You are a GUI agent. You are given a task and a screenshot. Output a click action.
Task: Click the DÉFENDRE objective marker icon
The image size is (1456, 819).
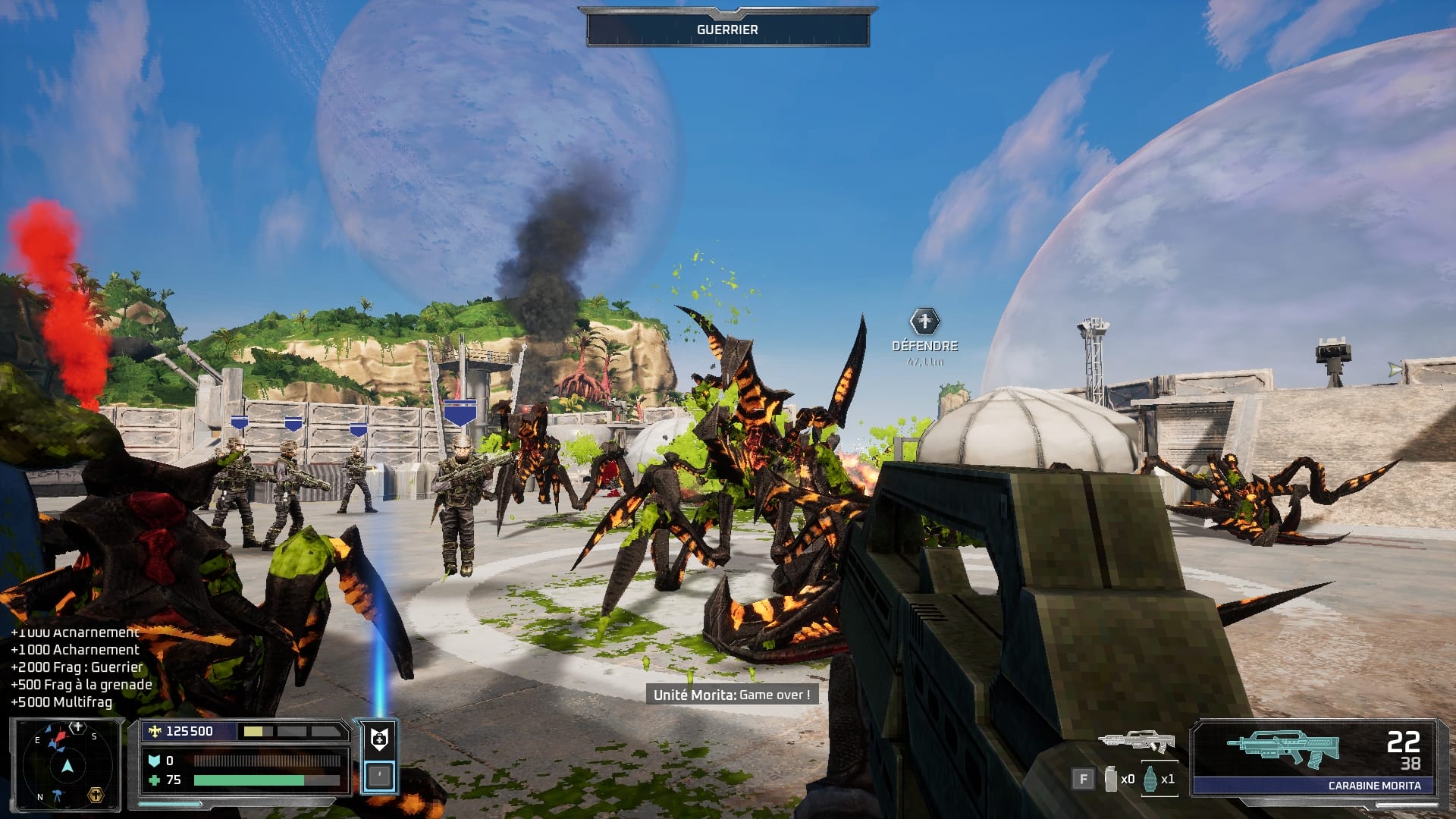tap(924, 322)
